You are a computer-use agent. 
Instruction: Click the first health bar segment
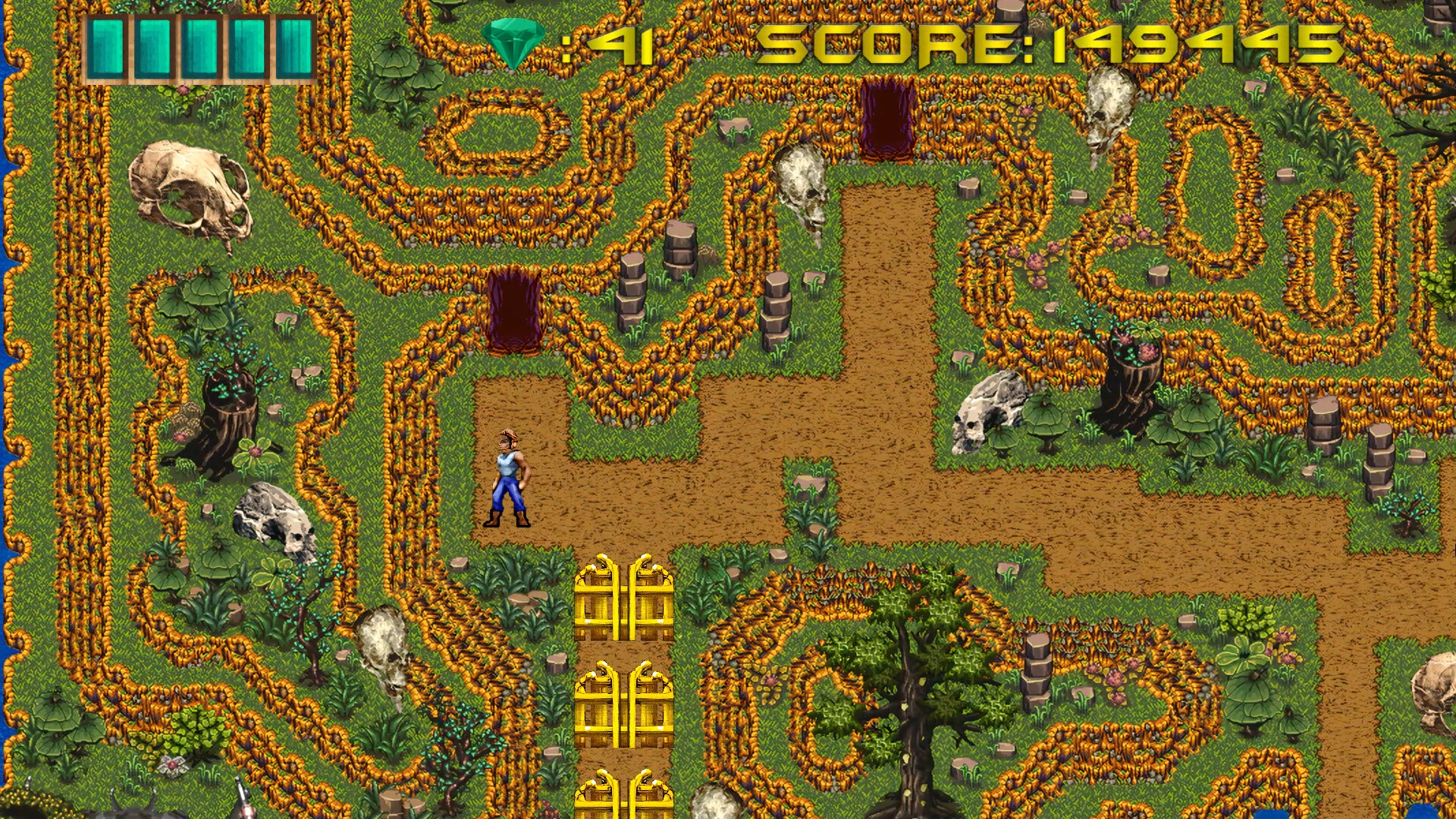pyautogui.click(x=106, y=45)
